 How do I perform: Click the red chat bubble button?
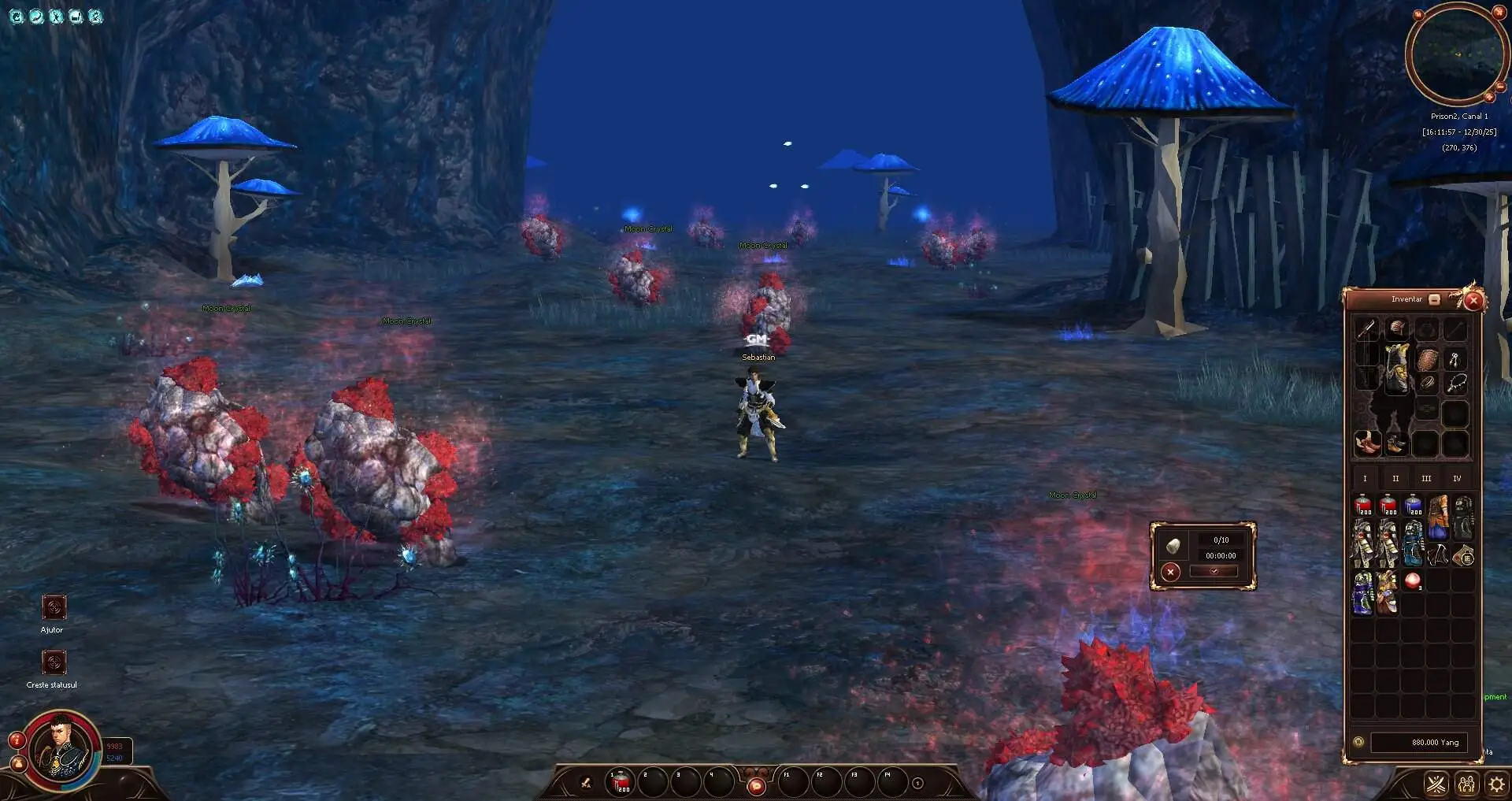pos(756,785)
